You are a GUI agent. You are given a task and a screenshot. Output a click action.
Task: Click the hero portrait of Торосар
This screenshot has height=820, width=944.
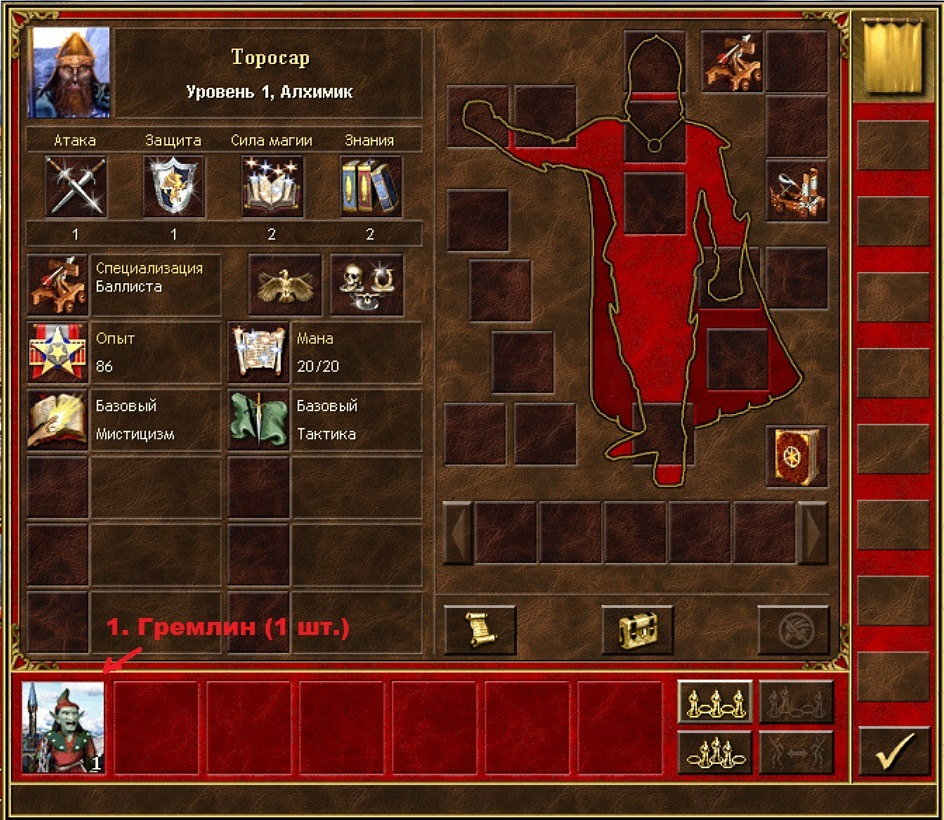(x=70, y=72)
